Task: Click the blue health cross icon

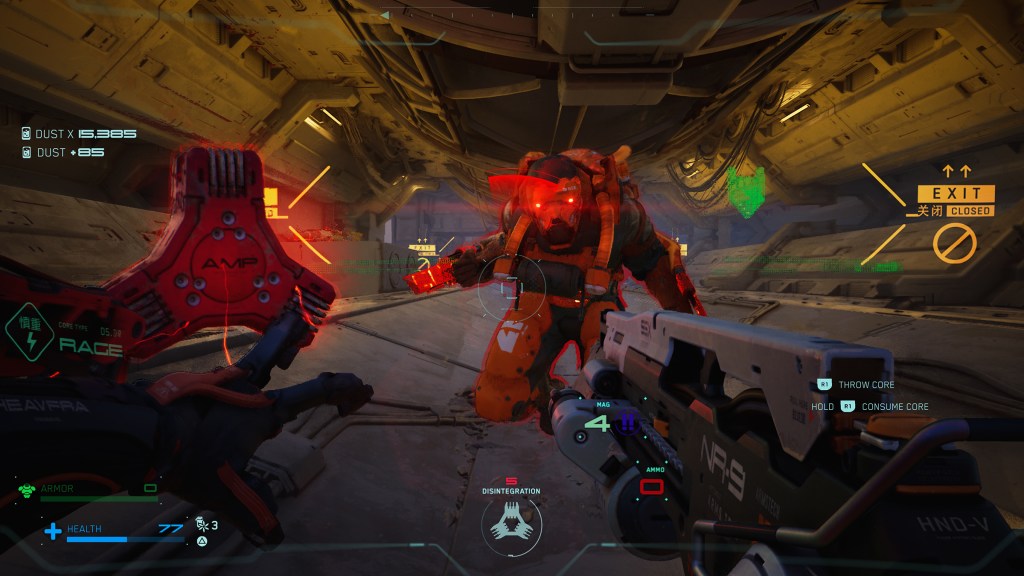Action: click(53, 530)
